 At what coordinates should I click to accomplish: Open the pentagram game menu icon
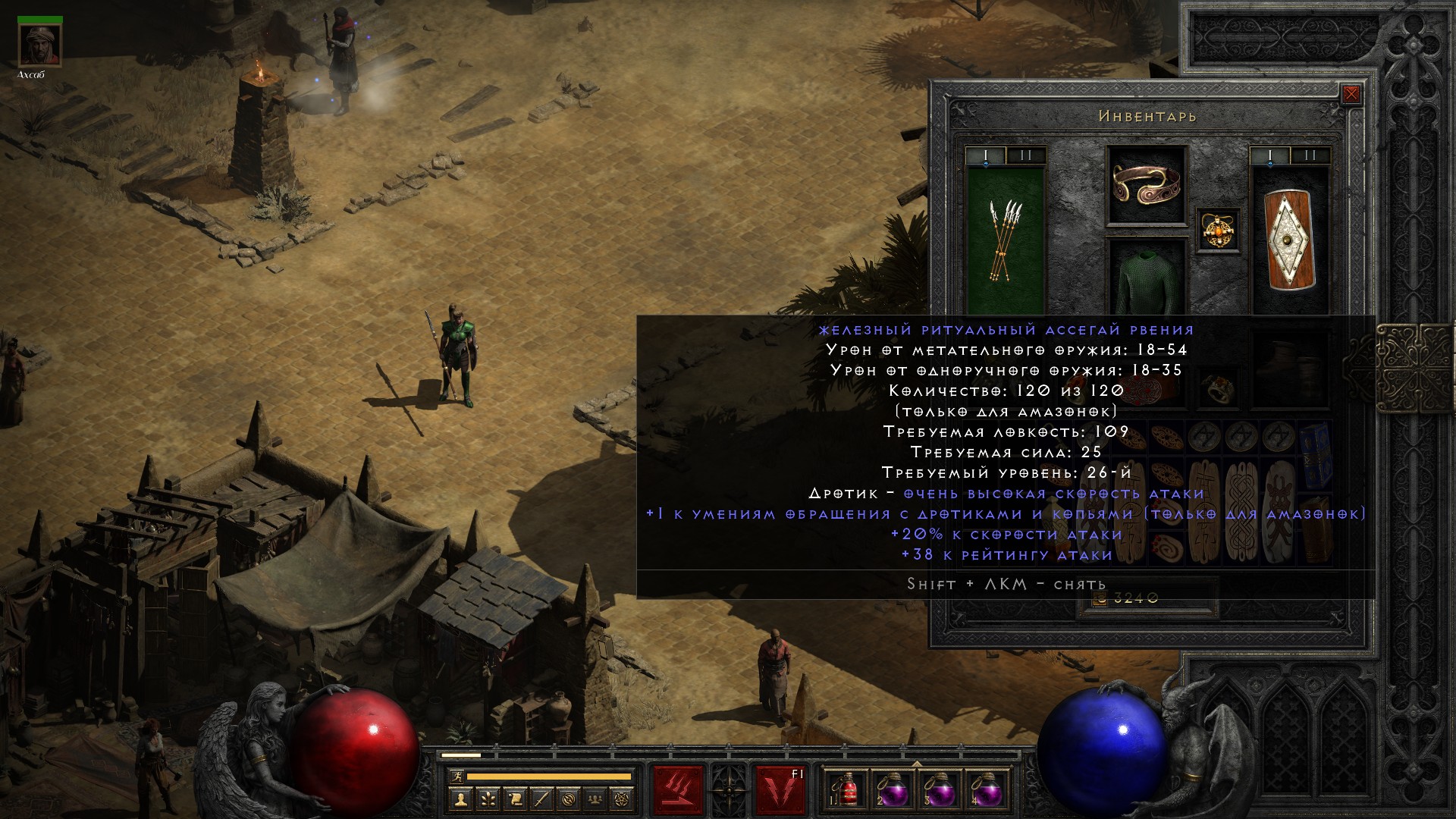coord(623,799)
